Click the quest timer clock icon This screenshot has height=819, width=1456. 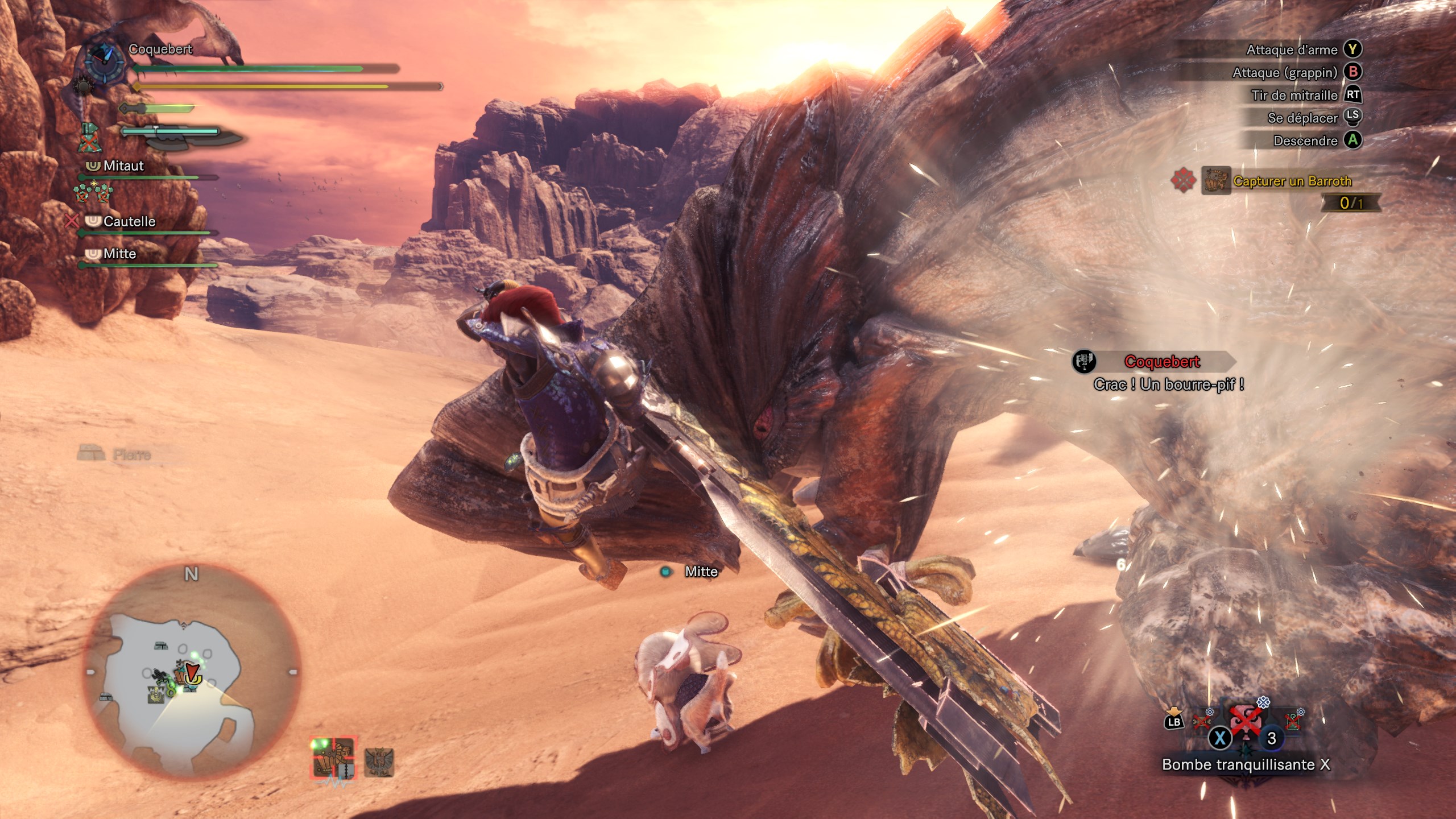click(x=105, y=63)
